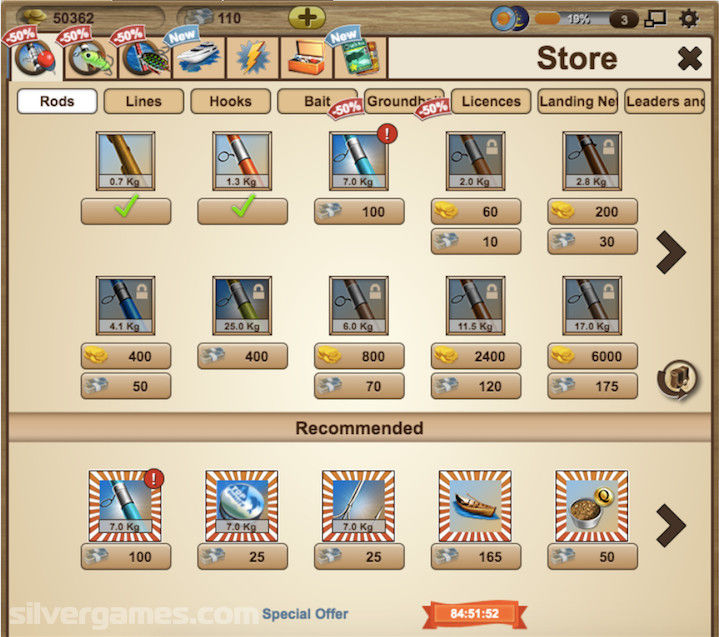
Task: Close the Store window
Action: click(690, 59)
